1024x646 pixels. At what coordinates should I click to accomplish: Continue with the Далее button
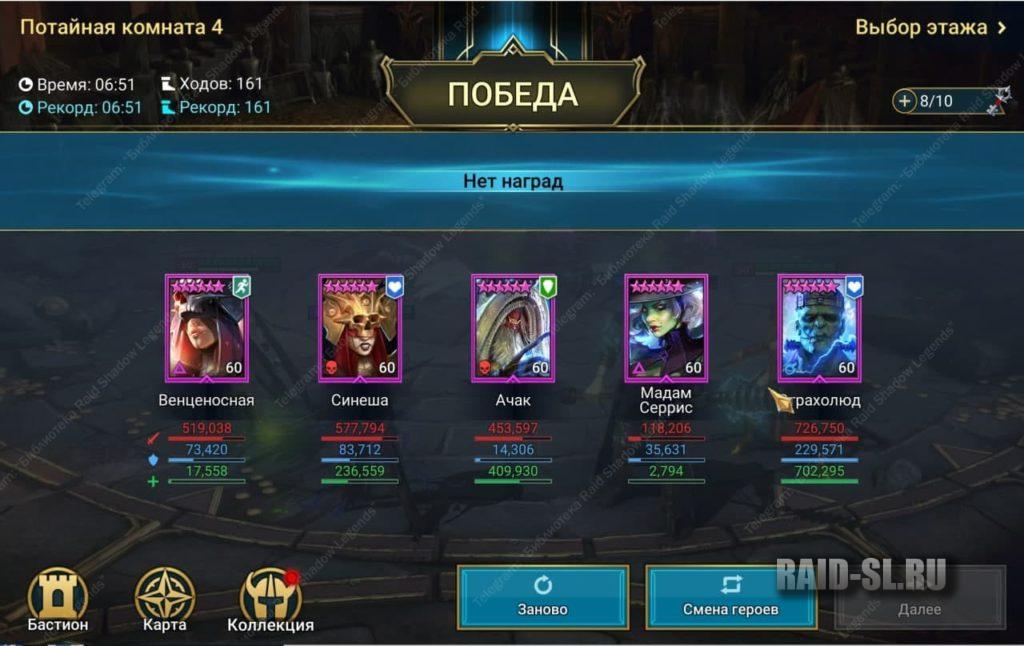tap(919, 598)
